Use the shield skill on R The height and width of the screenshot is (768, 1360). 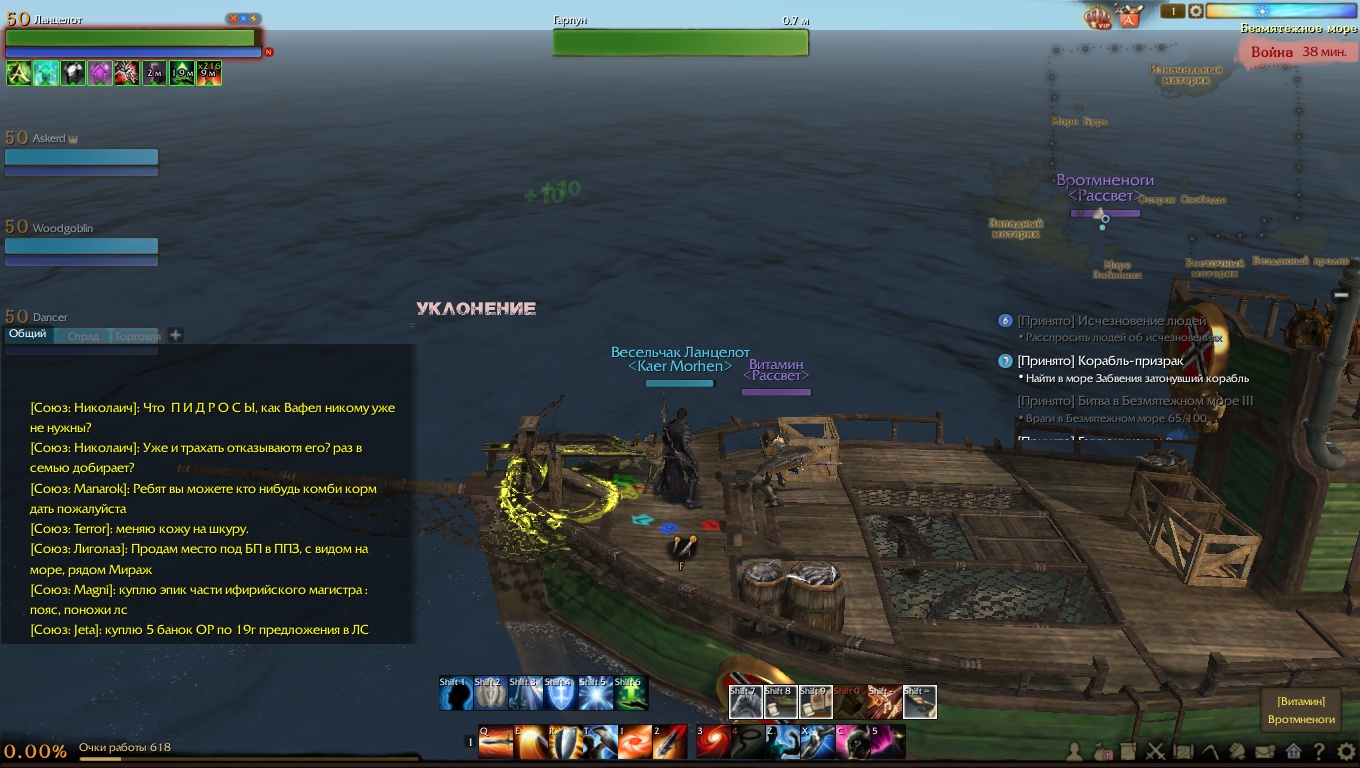565,742
